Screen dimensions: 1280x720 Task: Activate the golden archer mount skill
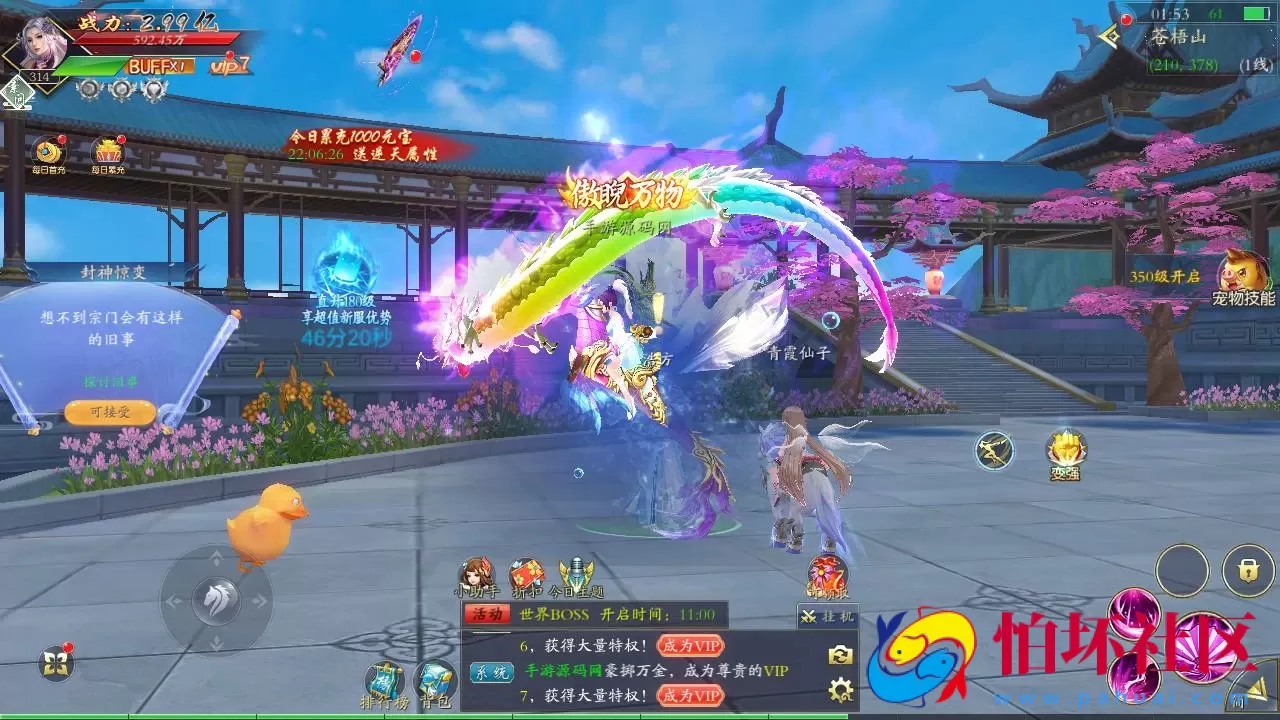(x=994, y=451)
